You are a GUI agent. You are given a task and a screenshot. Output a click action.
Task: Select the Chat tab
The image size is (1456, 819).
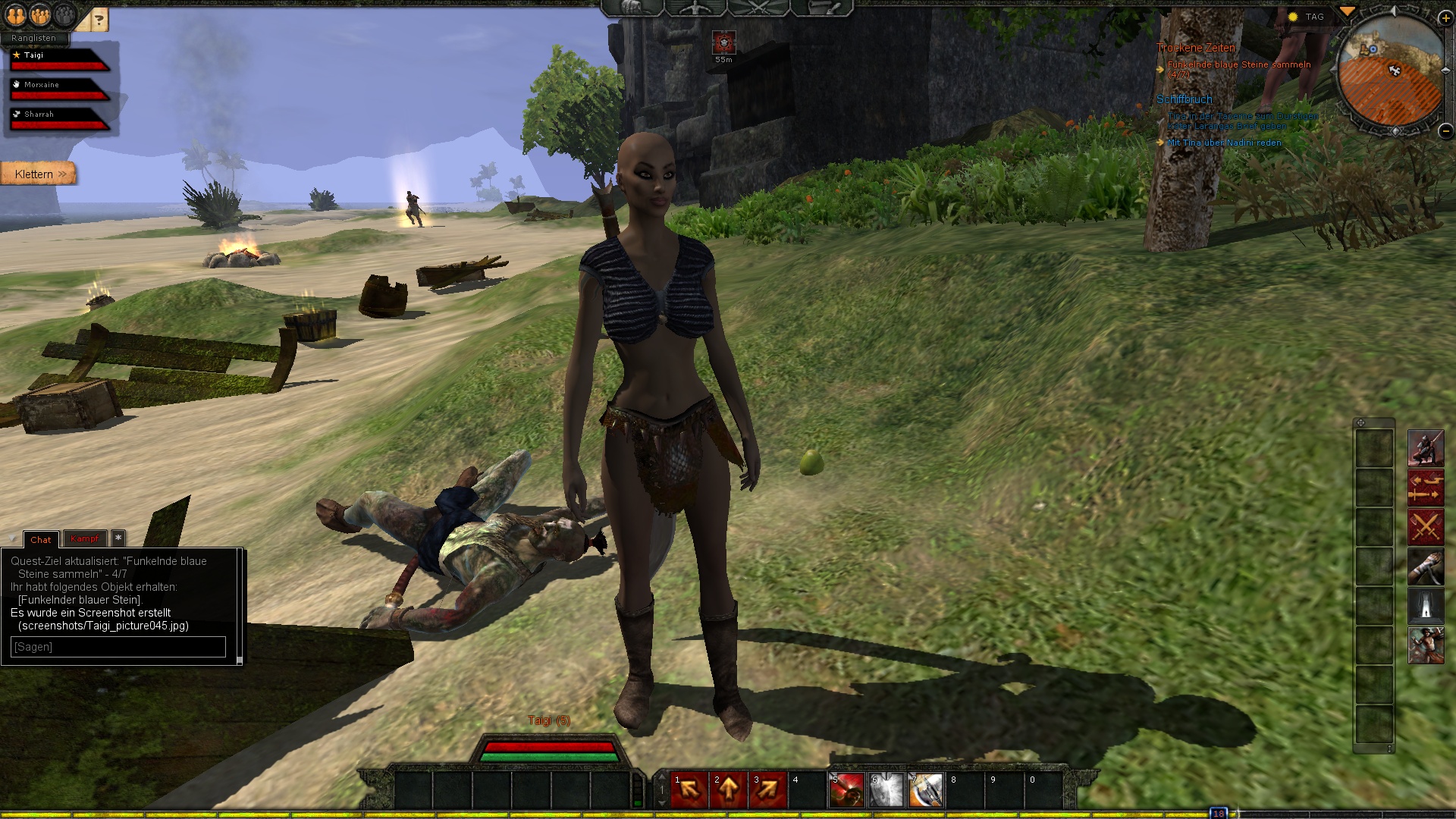[x=41, y=540]
